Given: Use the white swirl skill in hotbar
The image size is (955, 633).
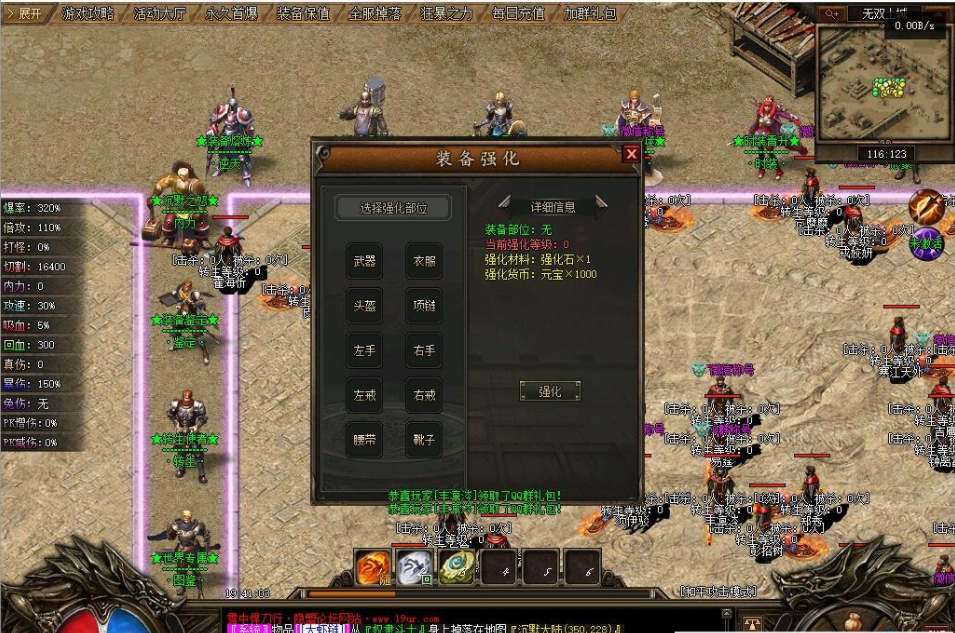Looking at the screenshot, I should tap(413, 567).
